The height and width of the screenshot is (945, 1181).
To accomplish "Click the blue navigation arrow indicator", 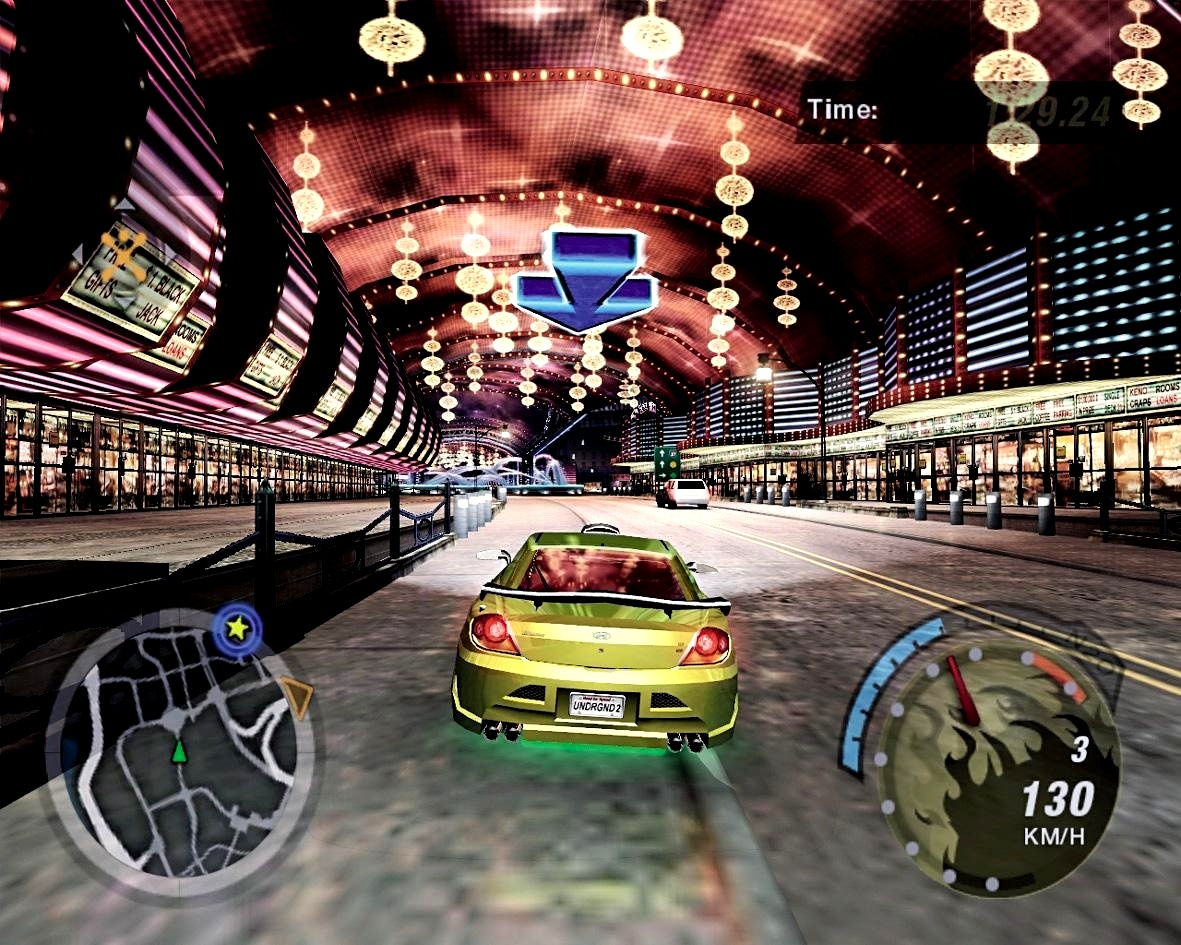I will click(x=585, y=280).
